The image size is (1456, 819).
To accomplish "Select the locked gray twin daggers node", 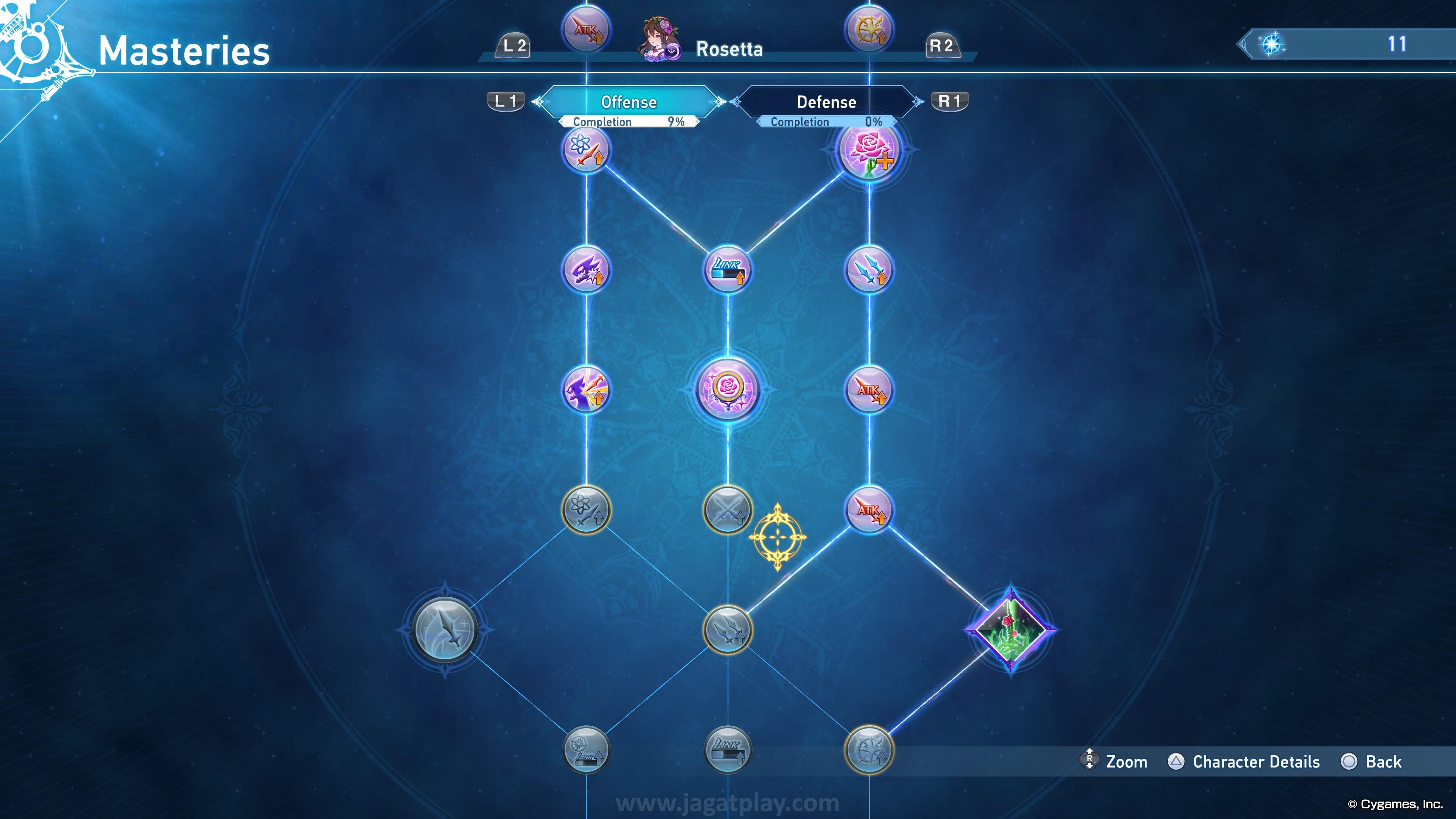I will click(x=728, y=630).
